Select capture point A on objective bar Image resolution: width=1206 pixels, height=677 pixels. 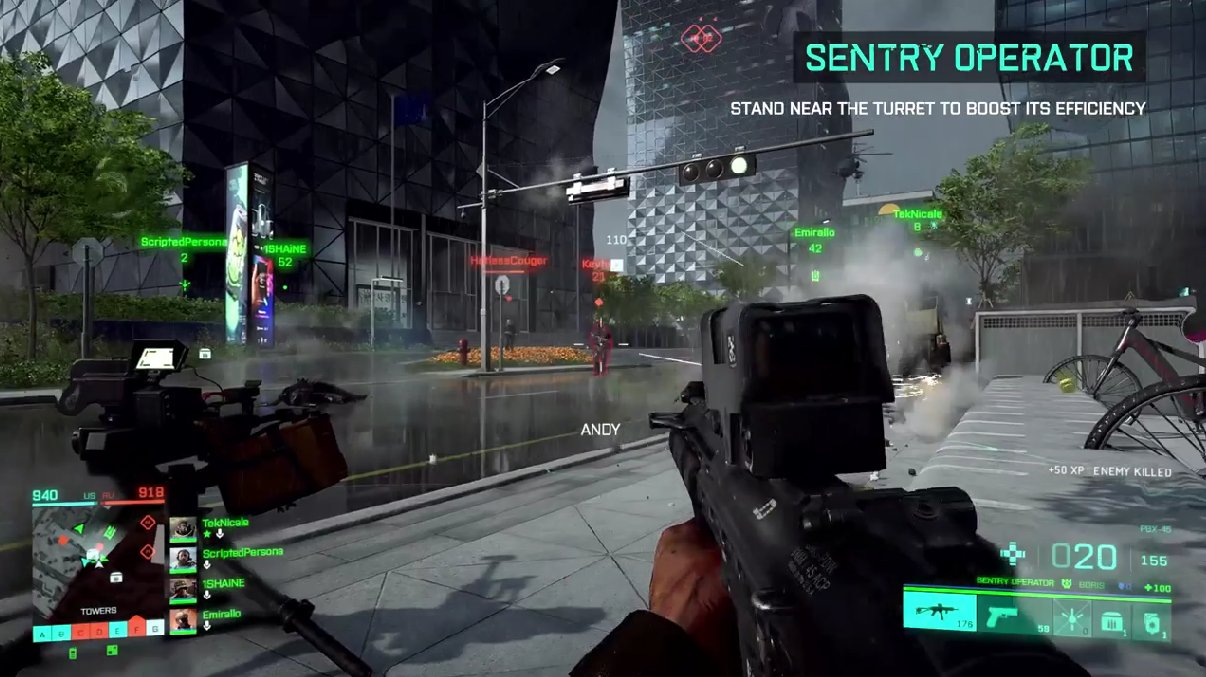pos(42,632)
